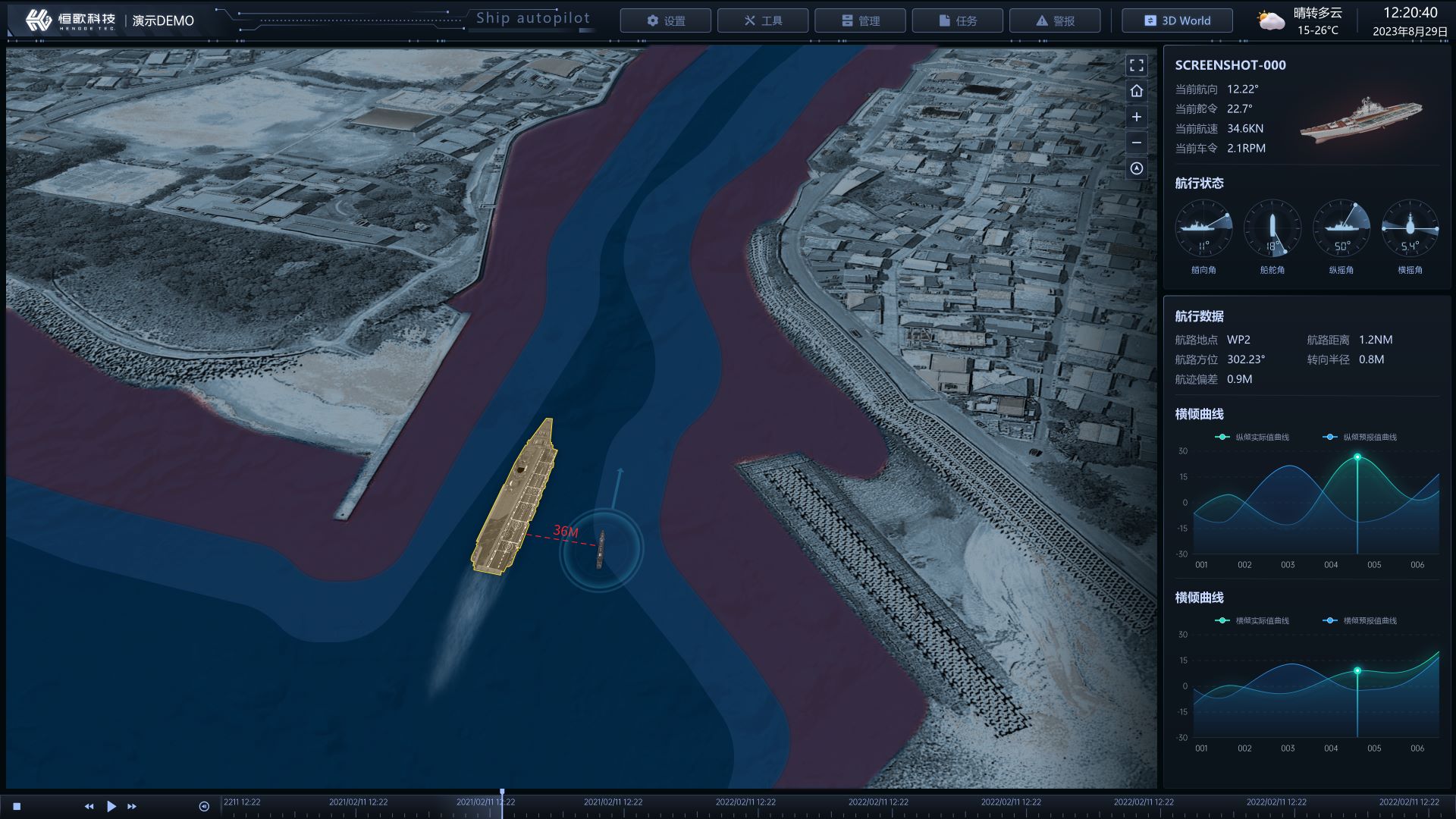Switch to the 3D World view

(1177, 20)
